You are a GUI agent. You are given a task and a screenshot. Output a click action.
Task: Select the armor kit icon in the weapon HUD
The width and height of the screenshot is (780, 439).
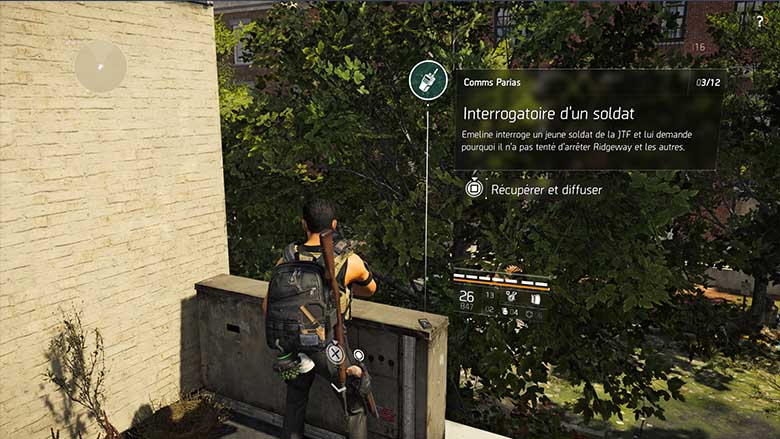click(535, 297)
